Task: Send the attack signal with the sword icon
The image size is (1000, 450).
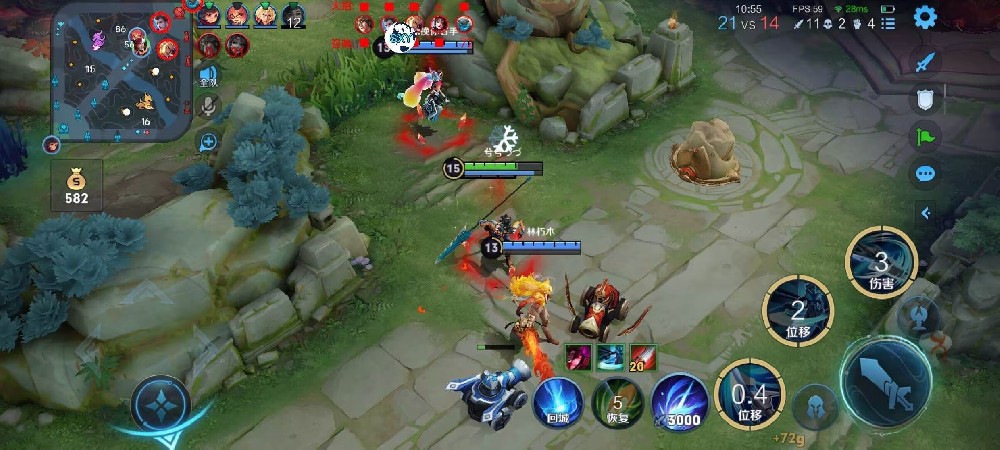Action: coord(925,61)
